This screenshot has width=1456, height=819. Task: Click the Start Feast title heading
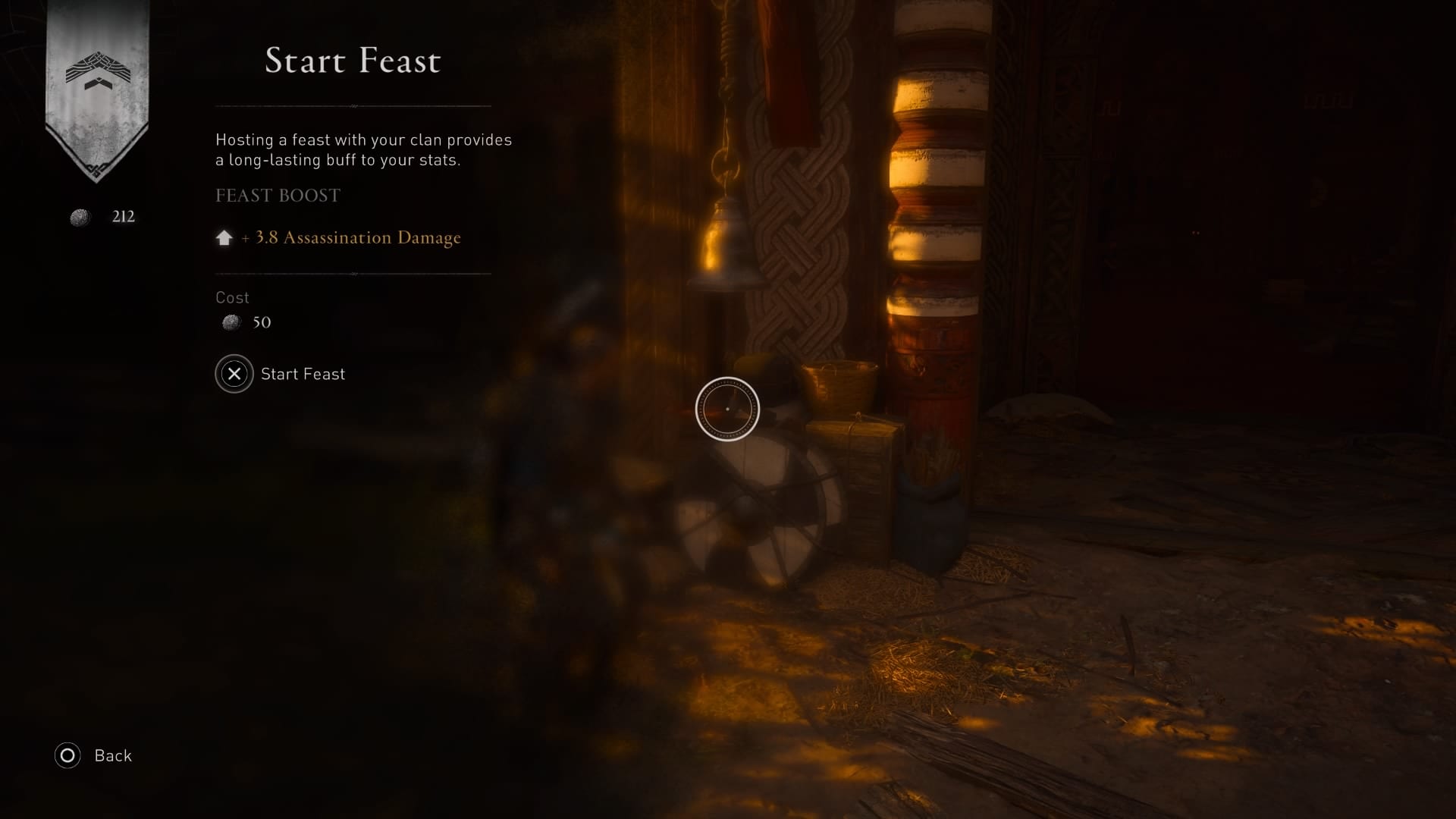tap(352, 61)
